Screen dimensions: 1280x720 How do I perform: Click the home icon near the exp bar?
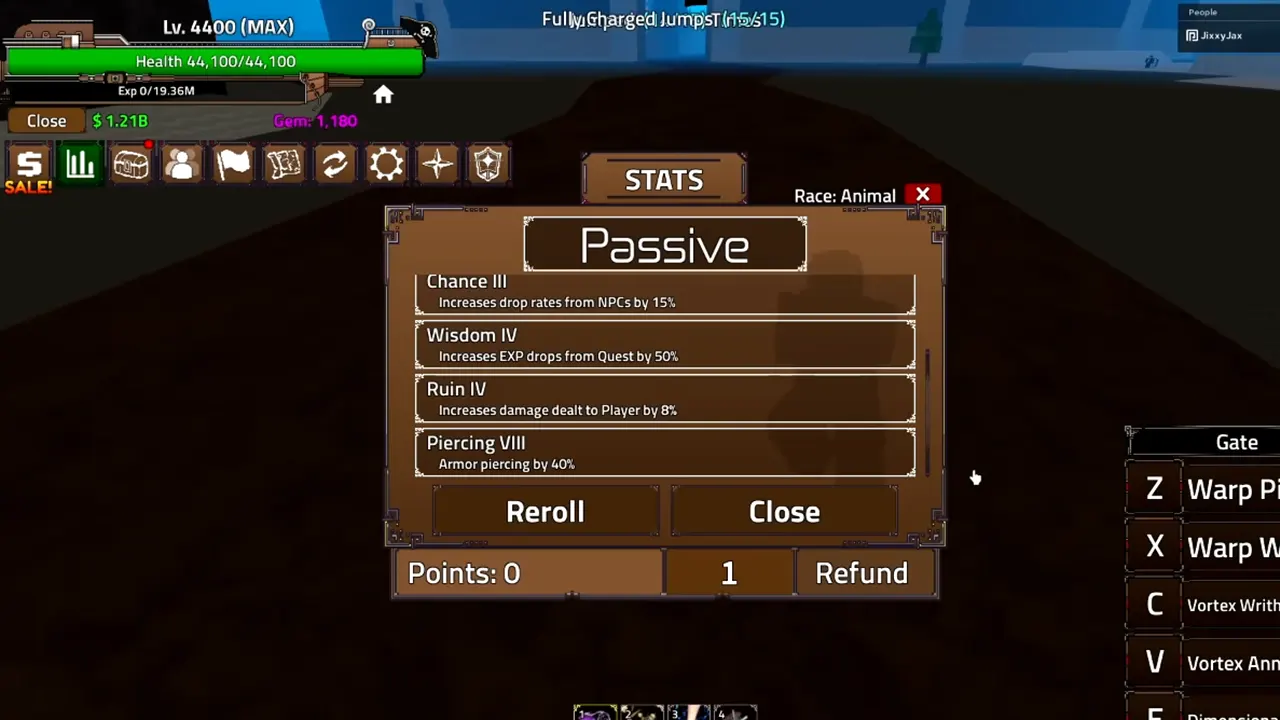383,94
